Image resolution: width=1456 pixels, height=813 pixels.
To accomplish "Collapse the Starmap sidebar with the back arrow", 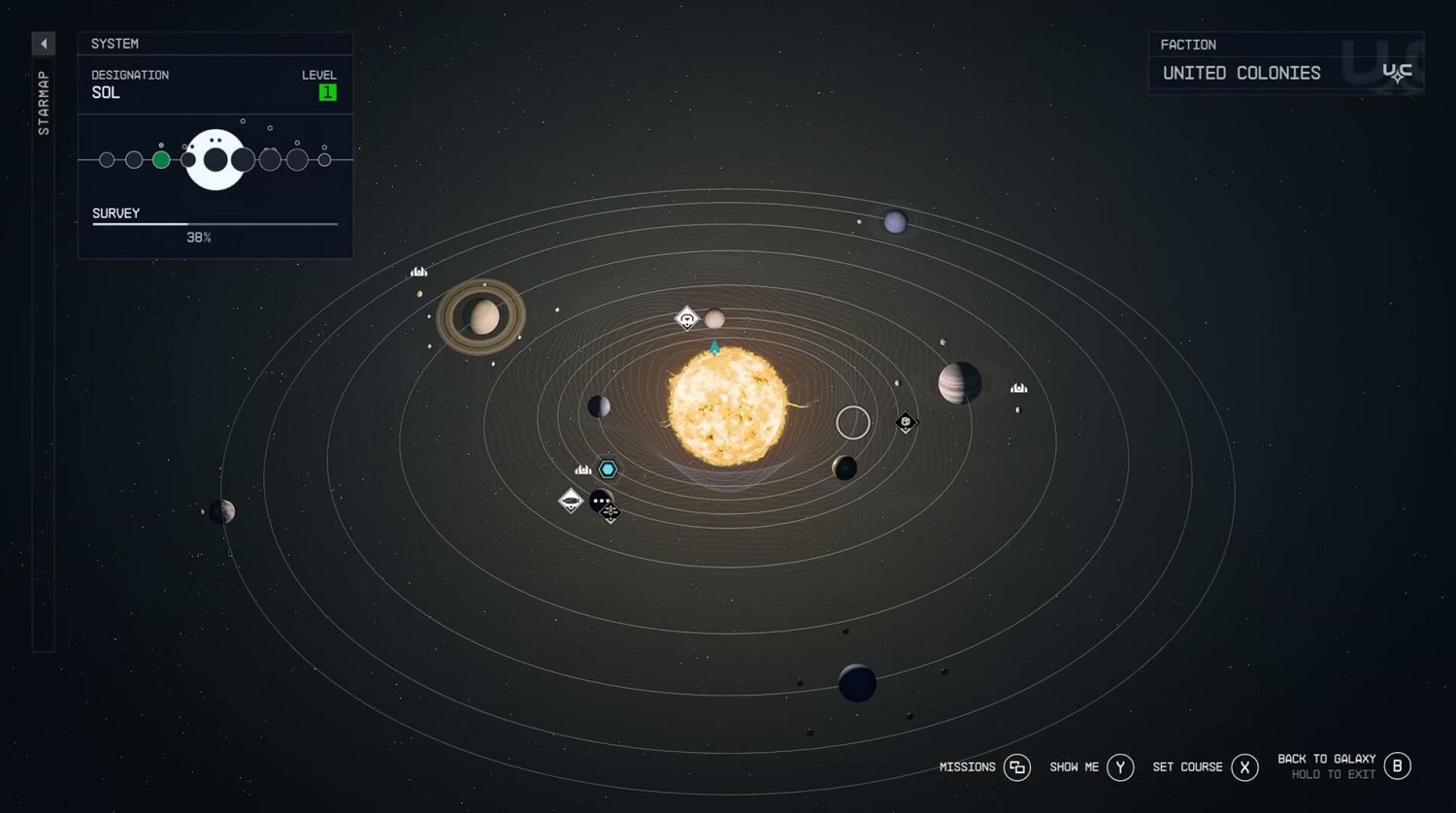I will pyautogui.click(x=44, y=44).
